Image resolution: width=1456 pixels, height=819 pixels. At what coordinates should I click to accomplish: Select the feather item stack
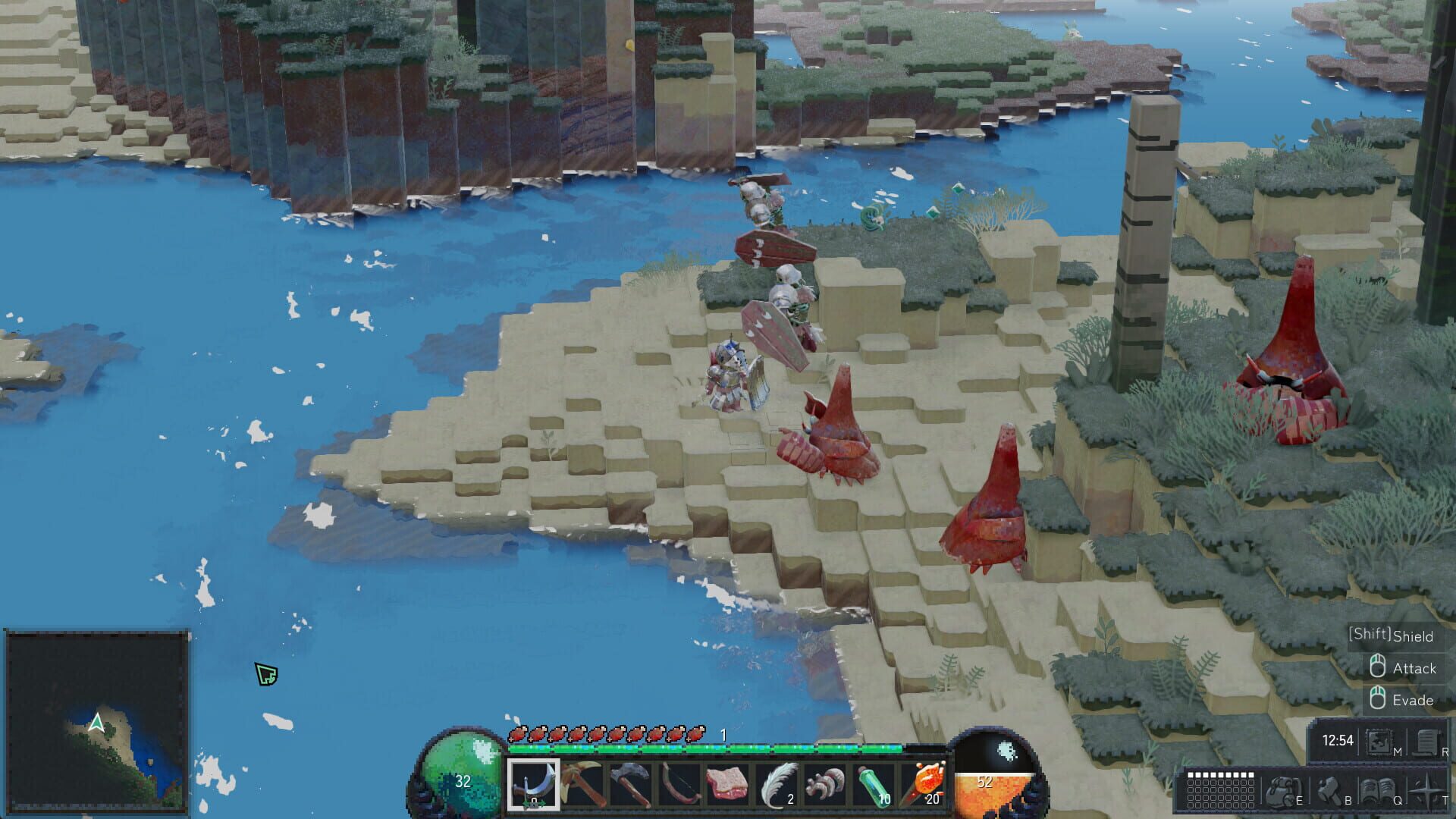[x=777, y=787]
